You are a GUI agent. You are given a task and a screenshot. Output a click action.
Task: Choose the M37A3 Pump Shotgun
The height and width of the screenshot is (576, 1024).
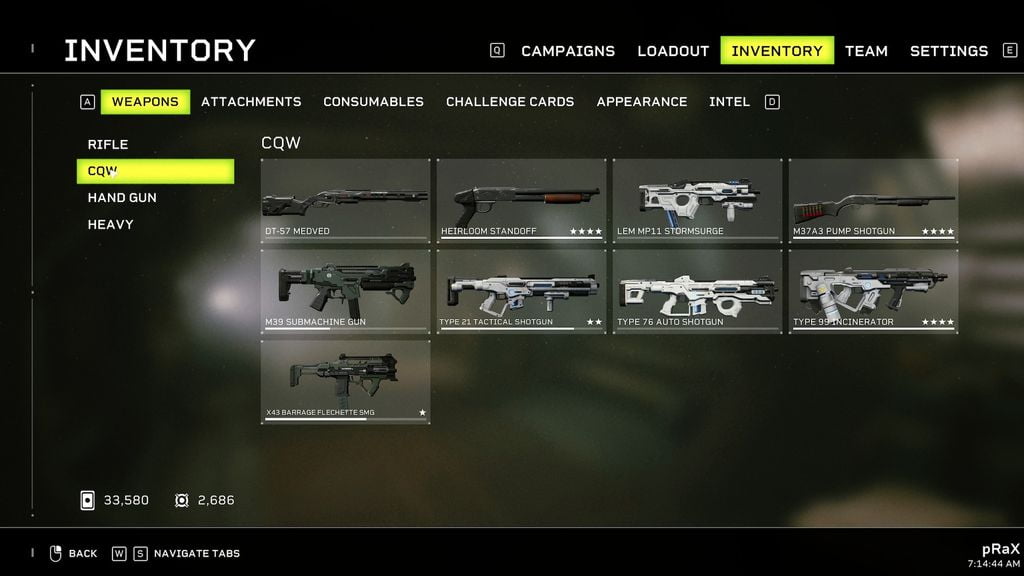point(873,200)
